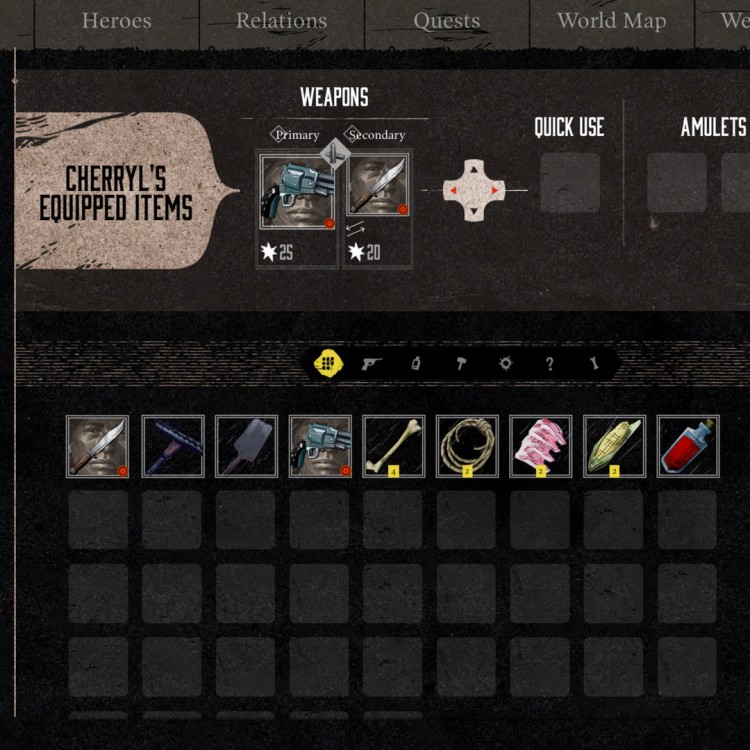750x750 pixels.
Task: Filter inventory by hammer tools icon
Action: (461, 364)
